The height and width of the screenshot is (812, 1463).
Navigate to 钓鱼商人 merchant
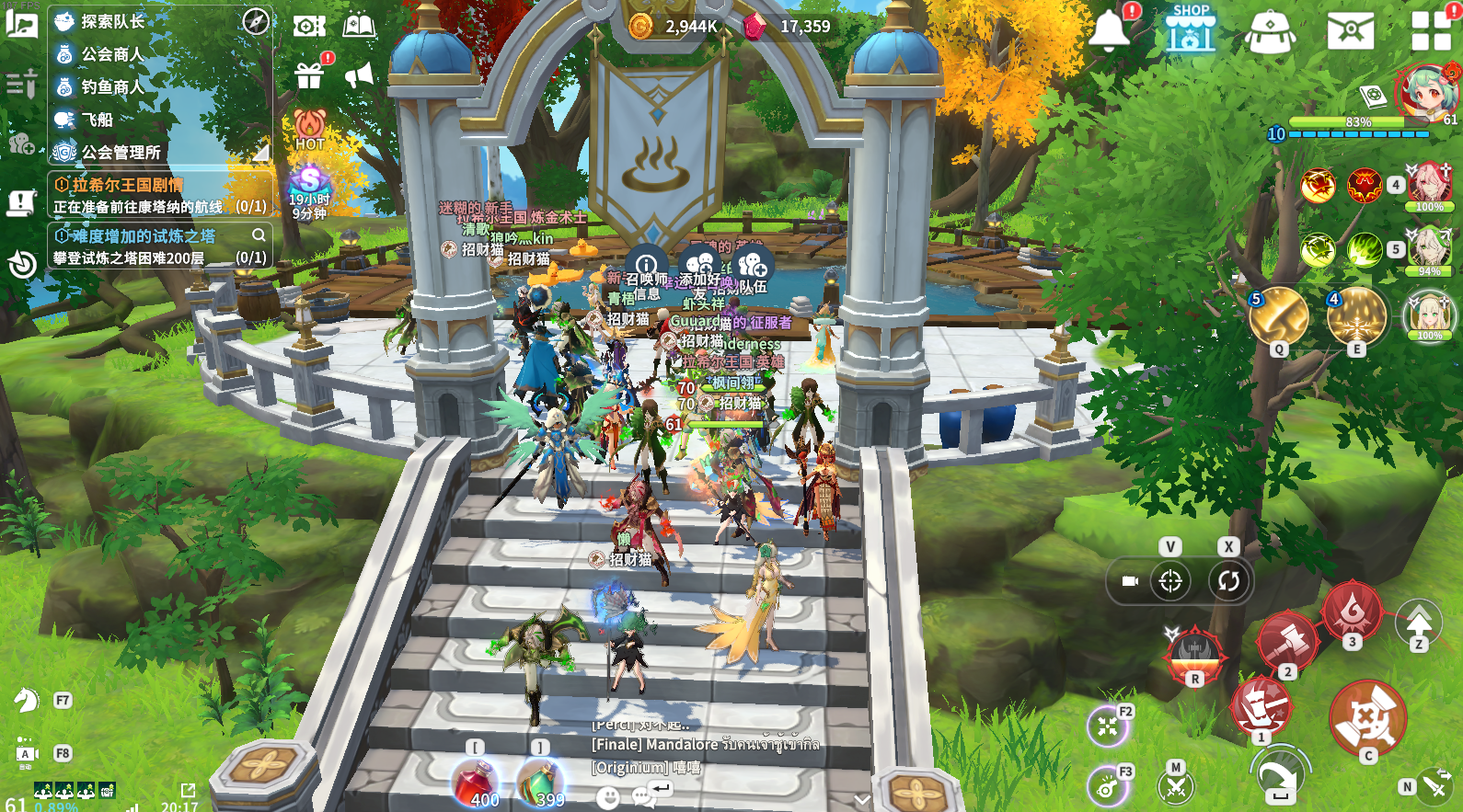point(112,86)
